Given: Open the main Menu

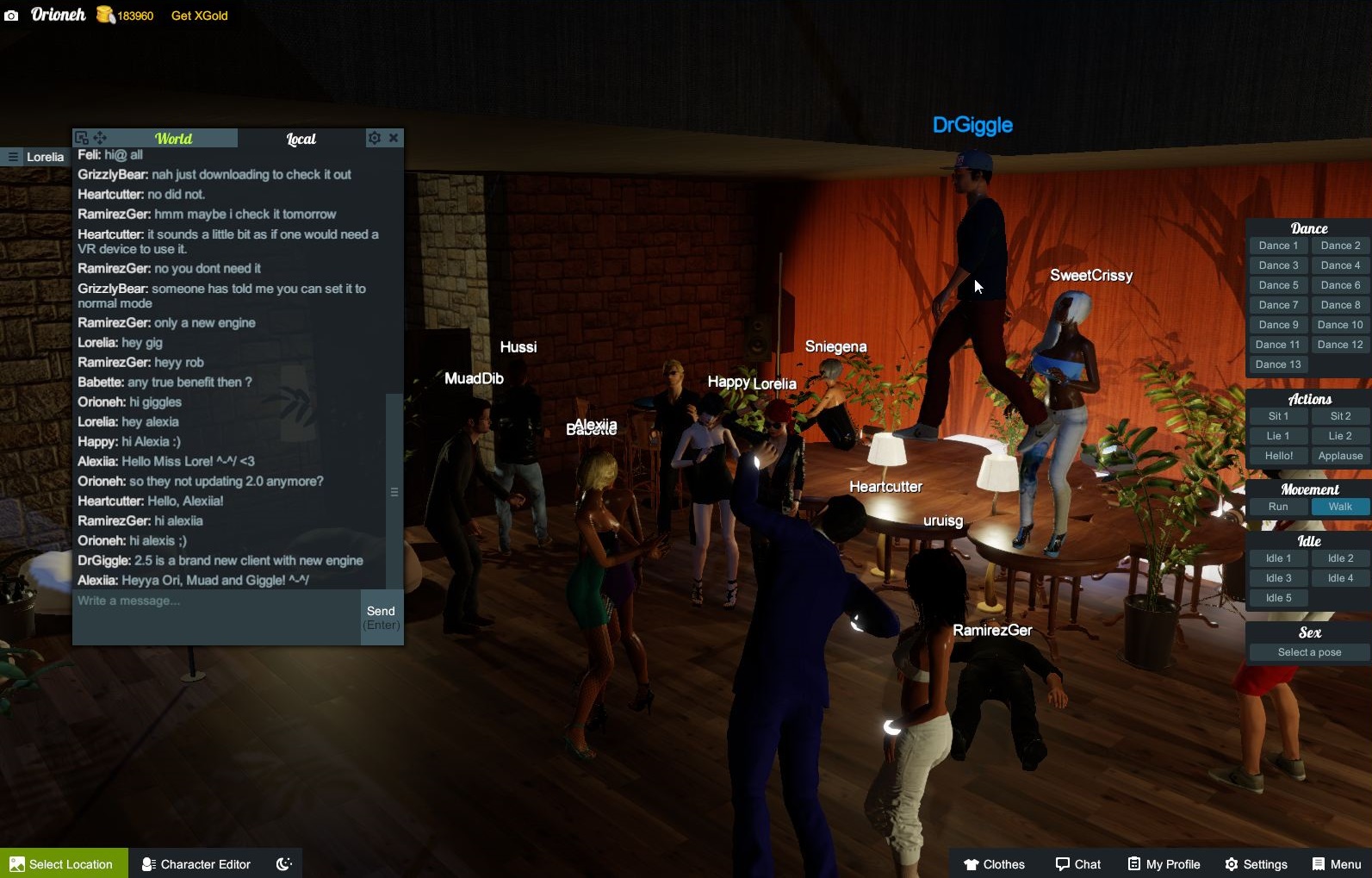Looking at the screenshot, I should (1336, 863).
